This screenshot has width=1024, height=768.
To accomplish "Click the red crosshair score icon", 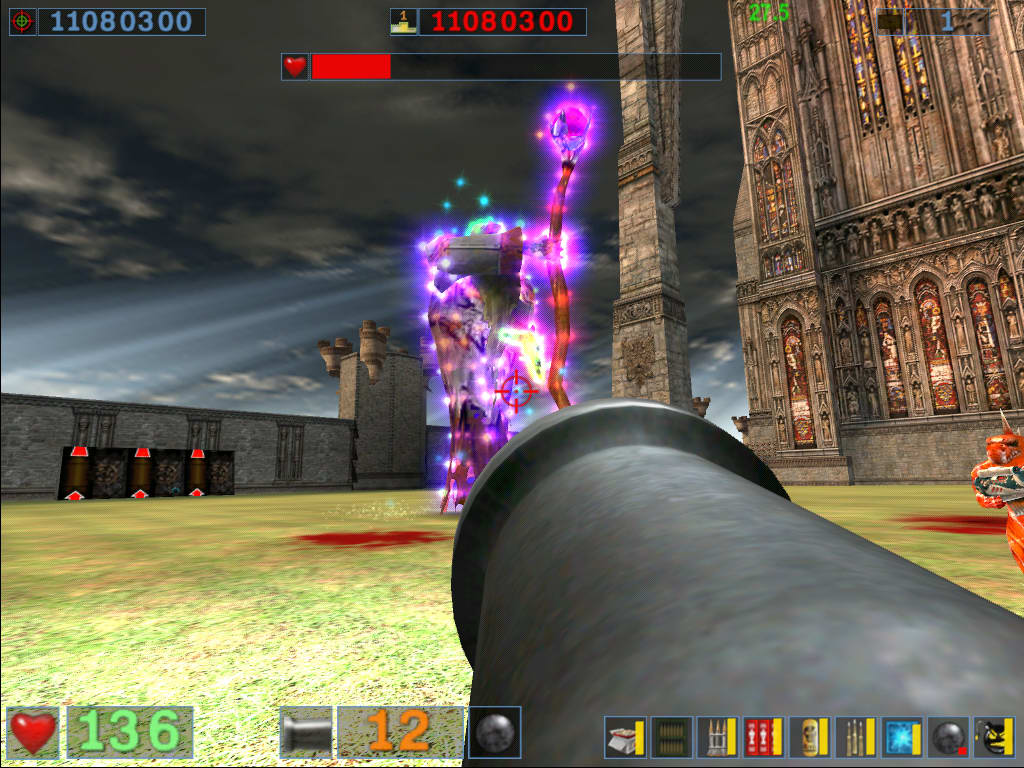I will 23,21.
